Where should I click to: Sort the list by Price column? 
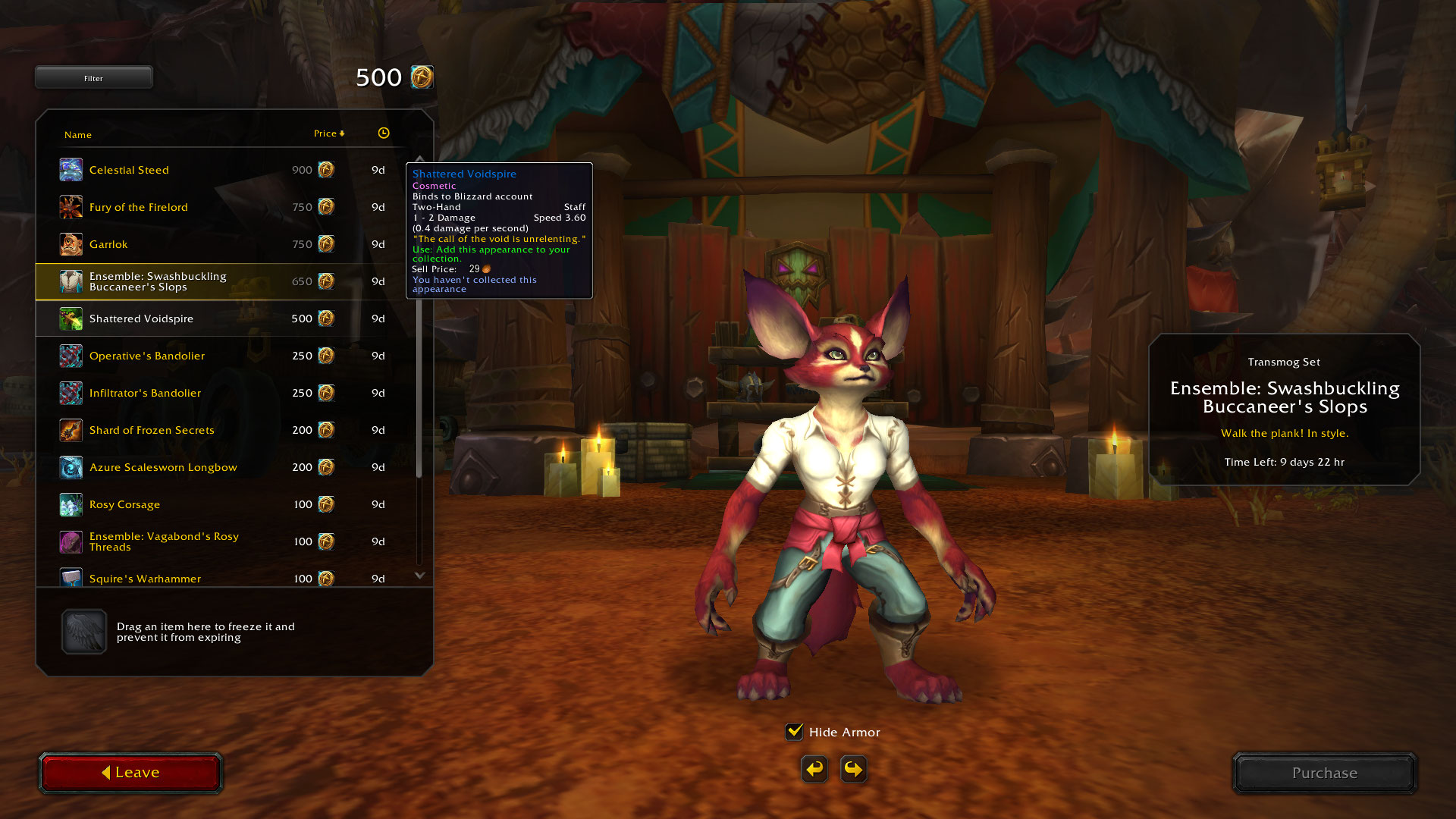(328, 133)
